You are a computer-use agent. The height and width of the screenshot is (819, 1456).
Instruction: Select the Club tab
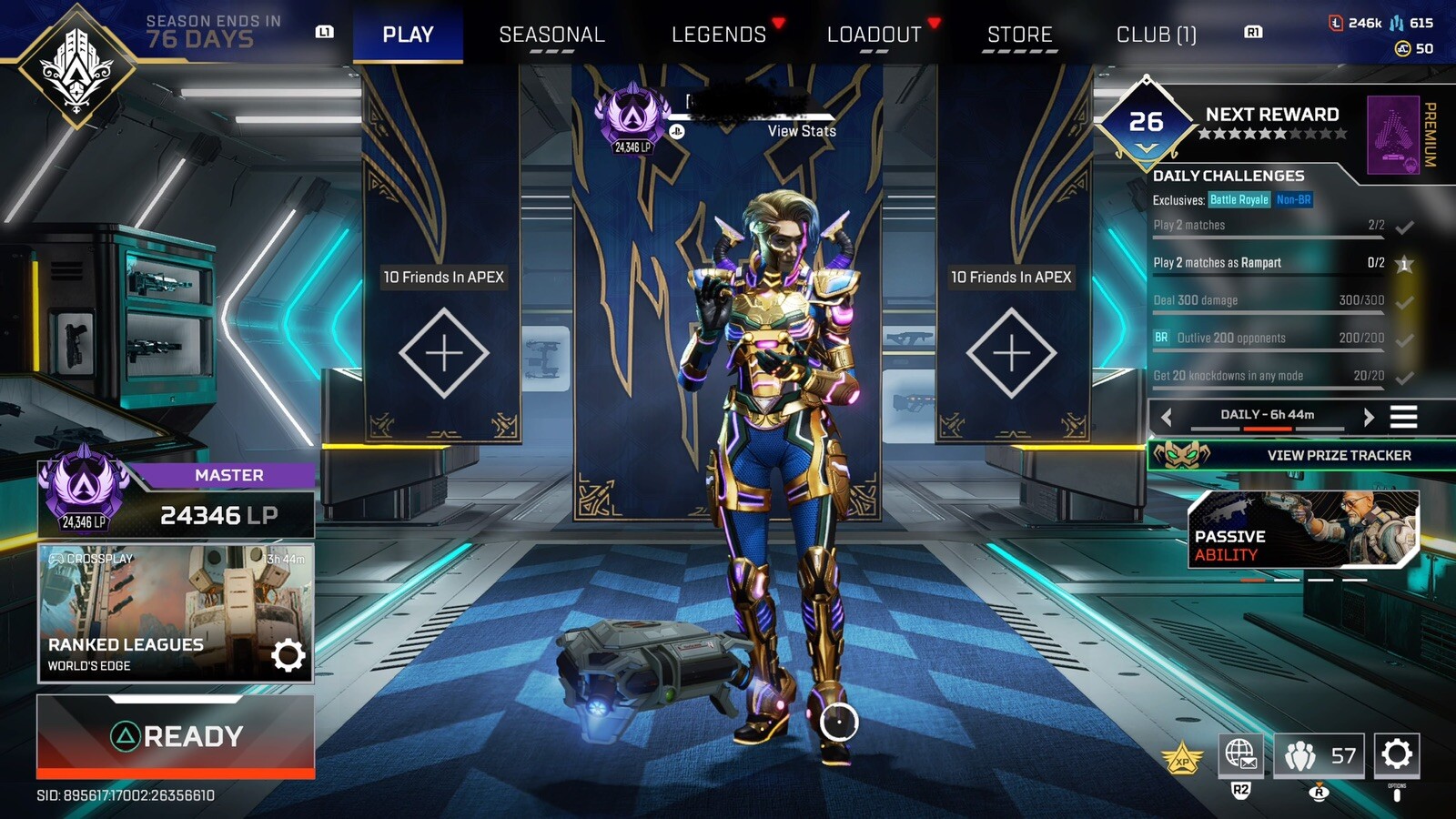coord(1156,35)
